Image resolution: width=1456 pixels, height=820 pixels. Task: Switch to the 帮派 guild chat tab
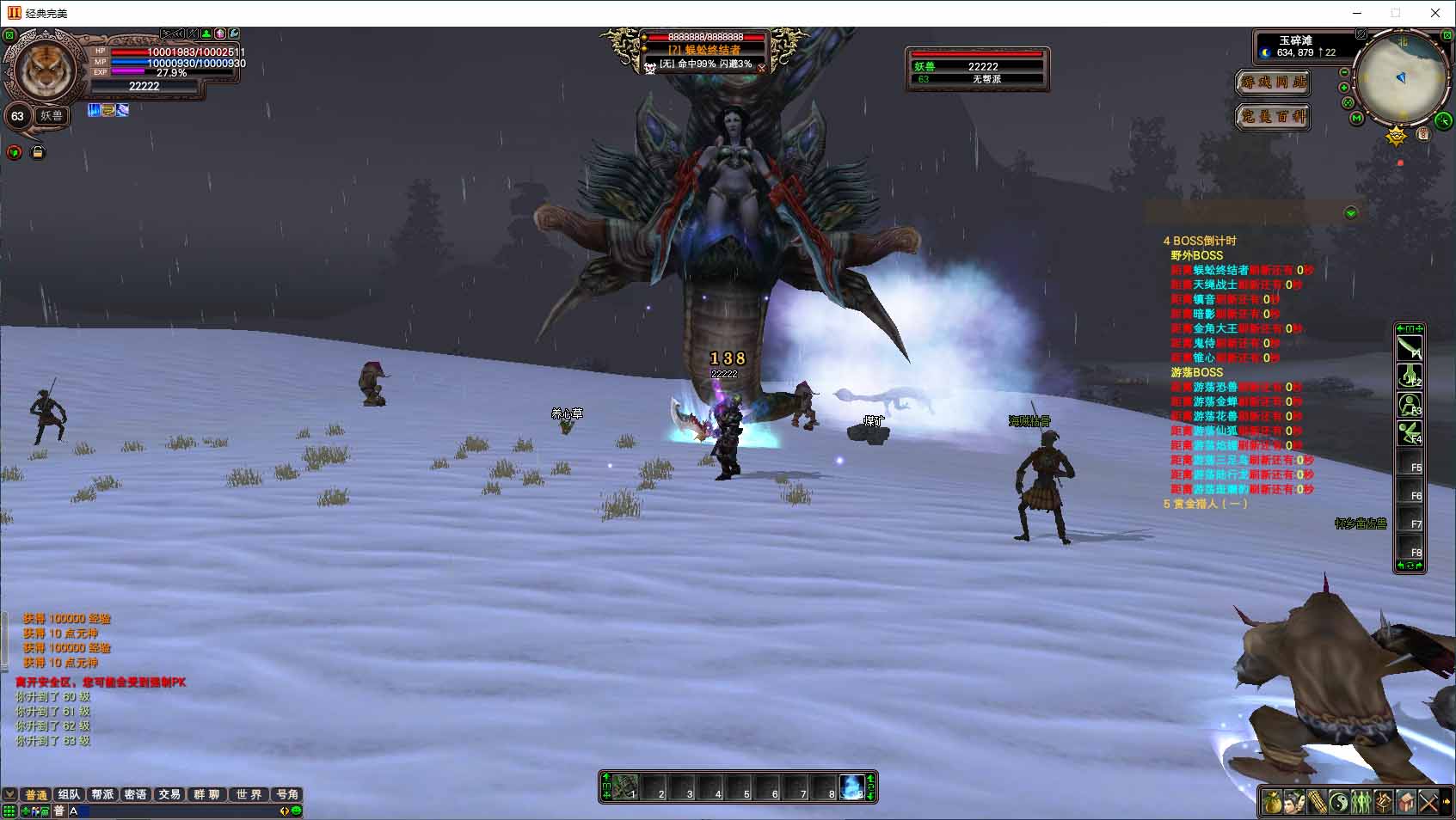click(102, 794)
